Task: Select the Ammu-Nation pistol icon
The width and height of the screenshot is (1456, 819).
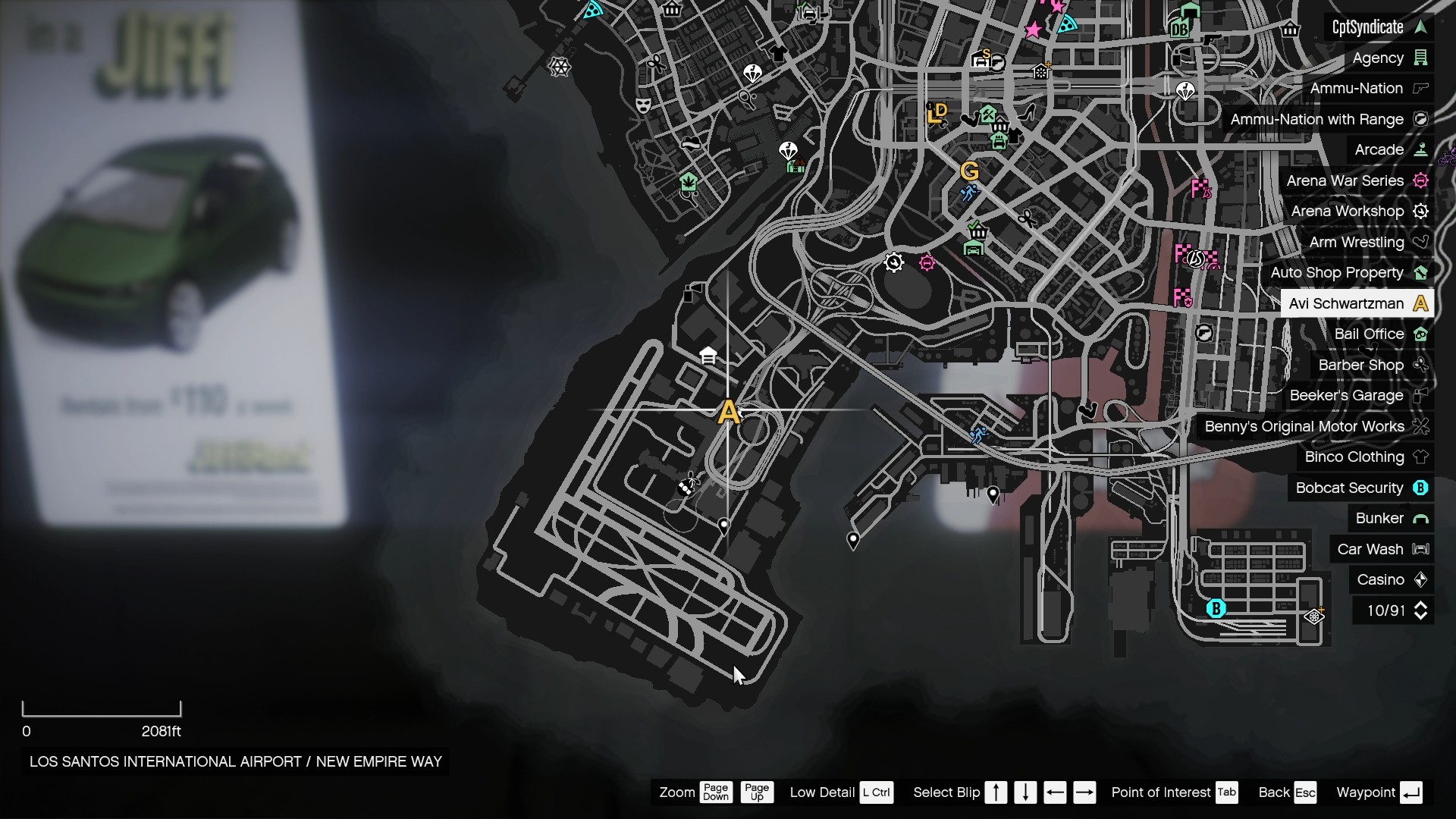Action: tap(1421, 89)
